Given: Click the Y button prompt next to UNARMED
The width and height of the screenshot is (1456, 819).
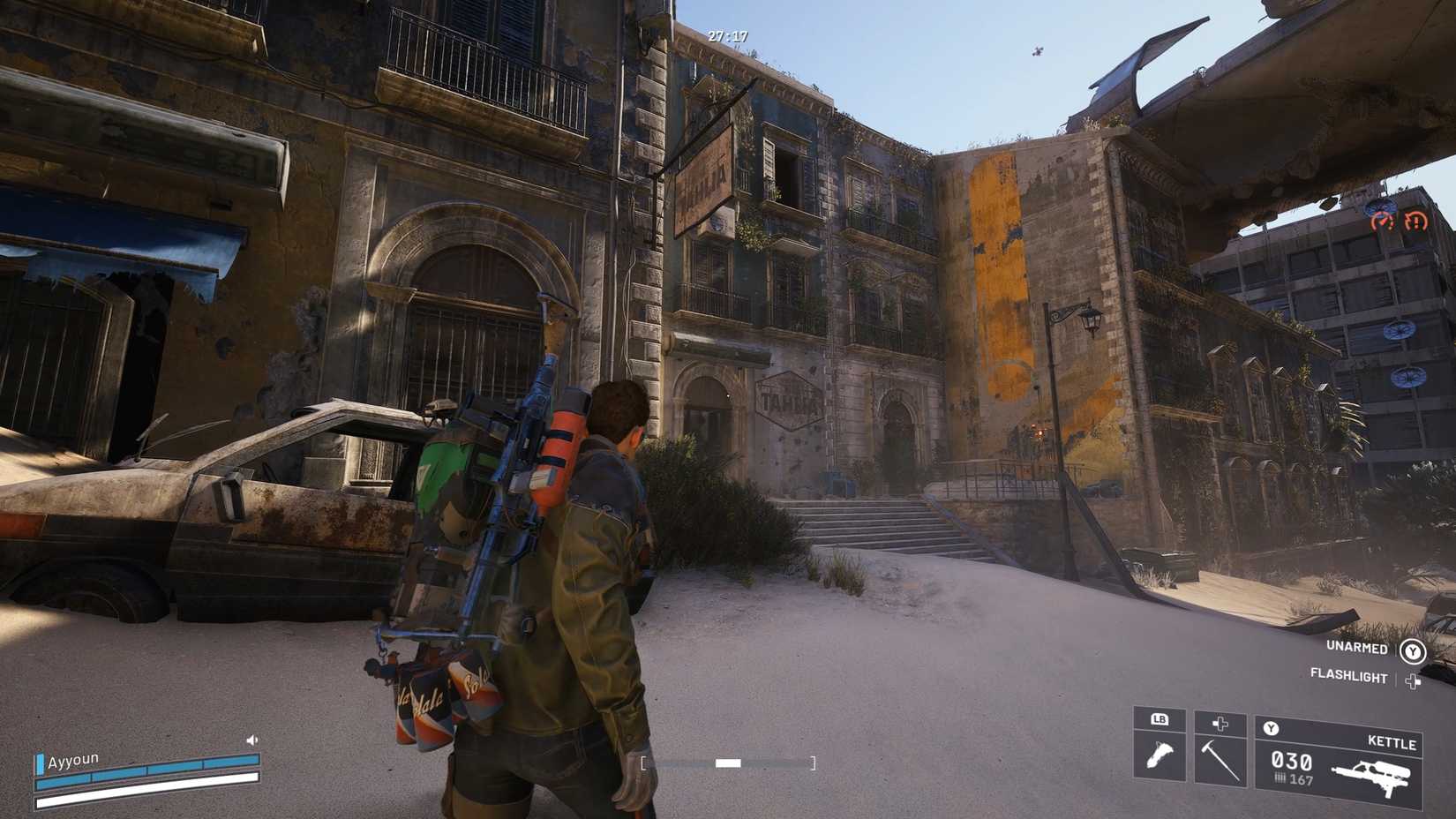Looking at the screenshot, I should [1413, 650].
